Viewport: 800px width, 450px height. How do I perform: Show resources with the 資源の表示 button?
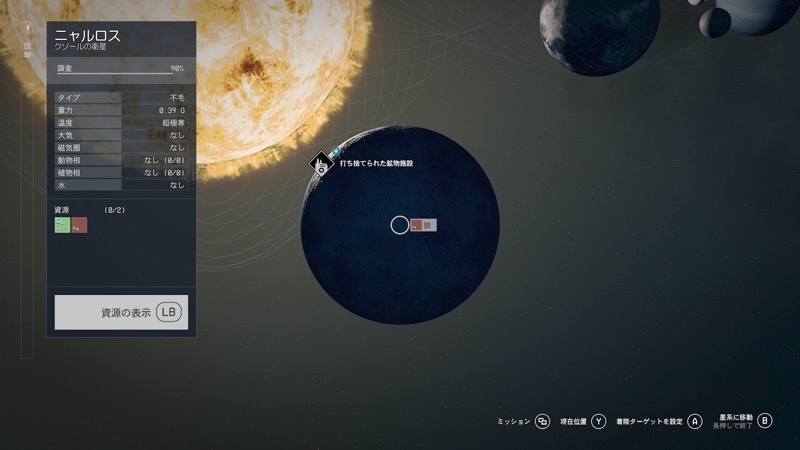[x=121, y=312]
